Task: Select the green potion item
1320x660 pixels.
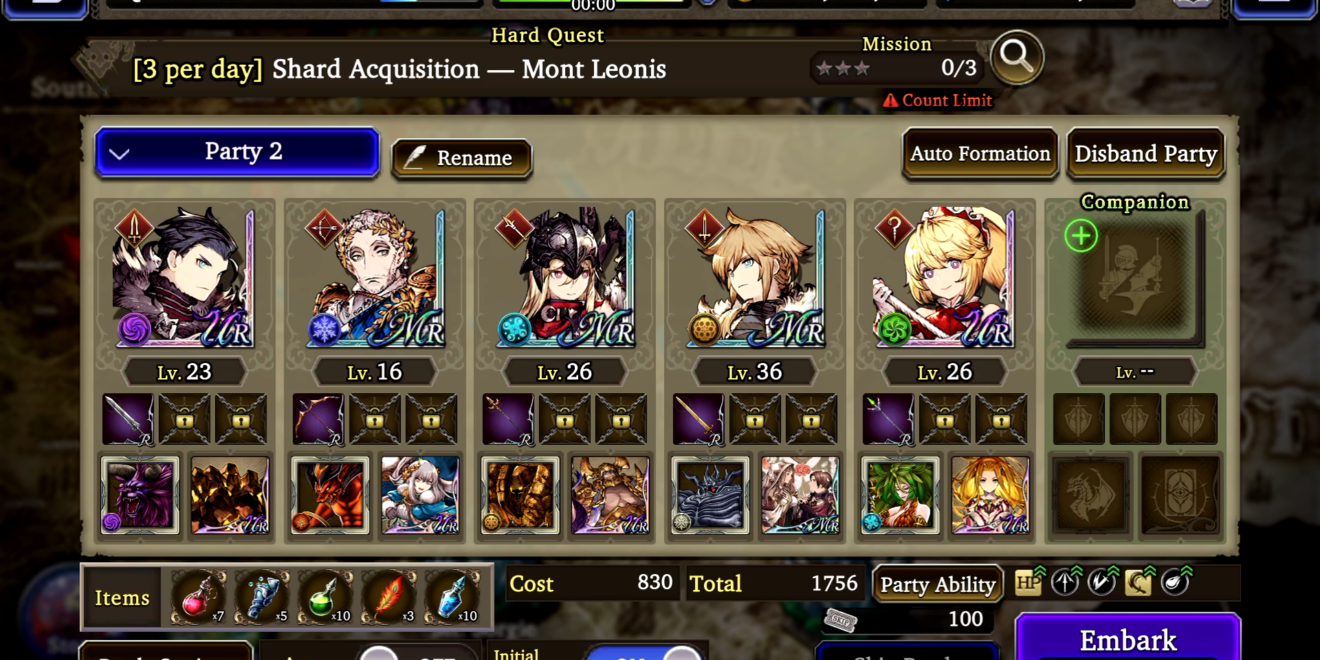Action: (x=324, y=597)
